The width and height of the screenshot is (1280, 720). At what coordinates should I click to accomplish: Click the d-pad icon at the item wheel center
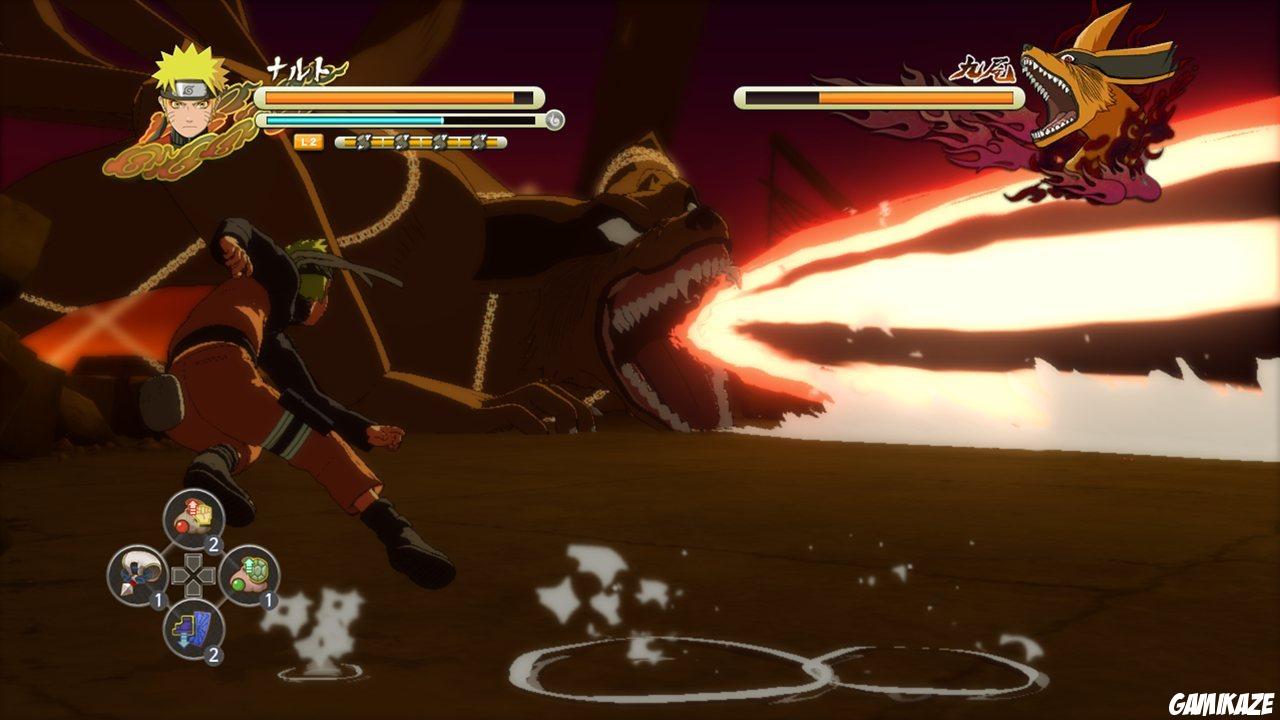click(192, 574)
